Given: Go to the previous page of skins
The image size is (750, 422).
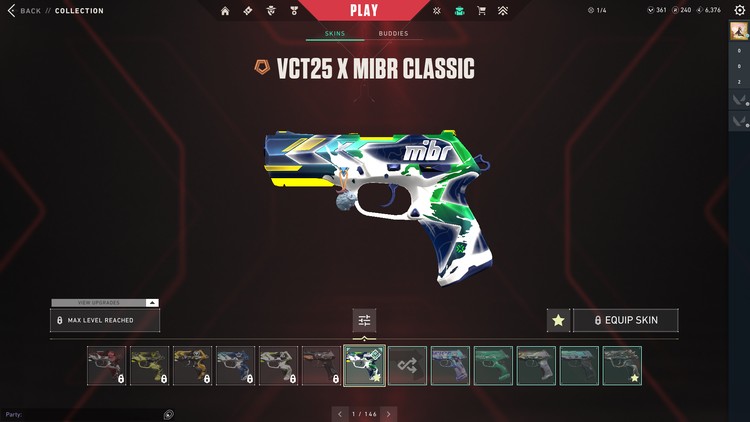Looking at the screenshot, I should pos(340,414).
